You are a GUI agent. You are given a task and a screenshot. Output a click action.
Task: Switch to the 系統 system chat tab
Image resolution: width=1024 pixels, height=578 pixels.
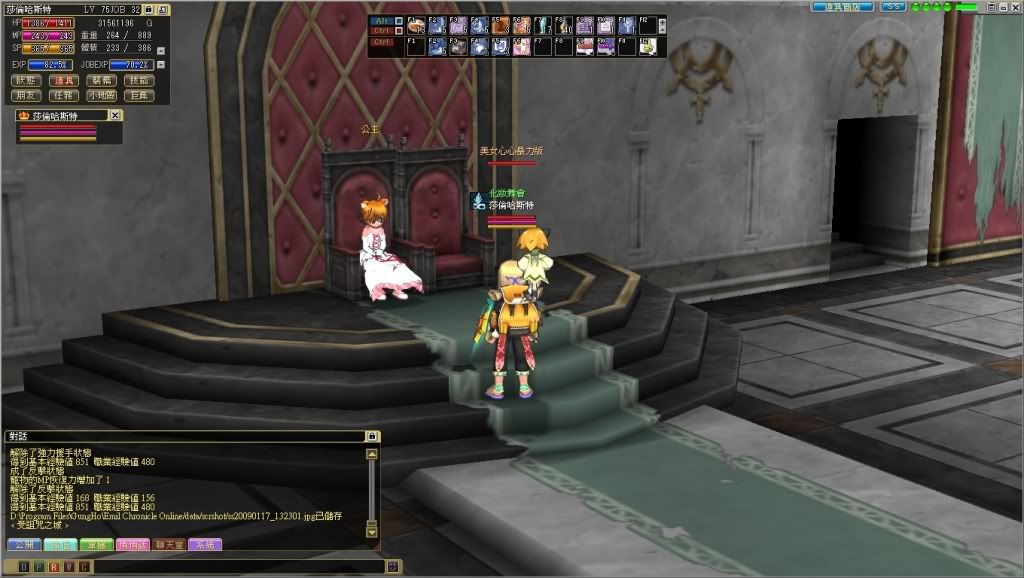(203, 545)
